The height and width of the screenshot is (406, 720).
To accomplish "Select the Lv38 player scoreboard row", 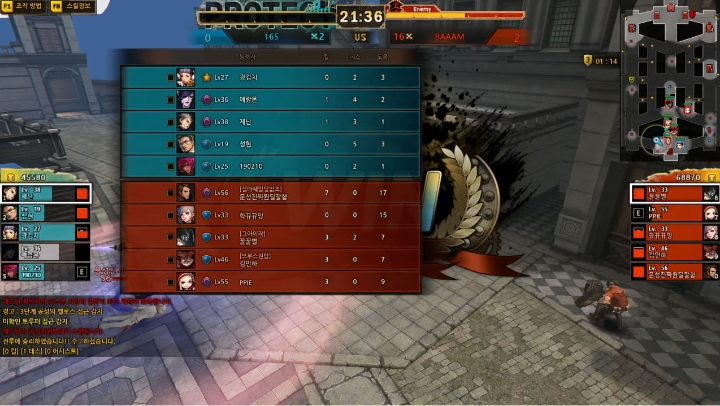I will click(x=270, y=121).
